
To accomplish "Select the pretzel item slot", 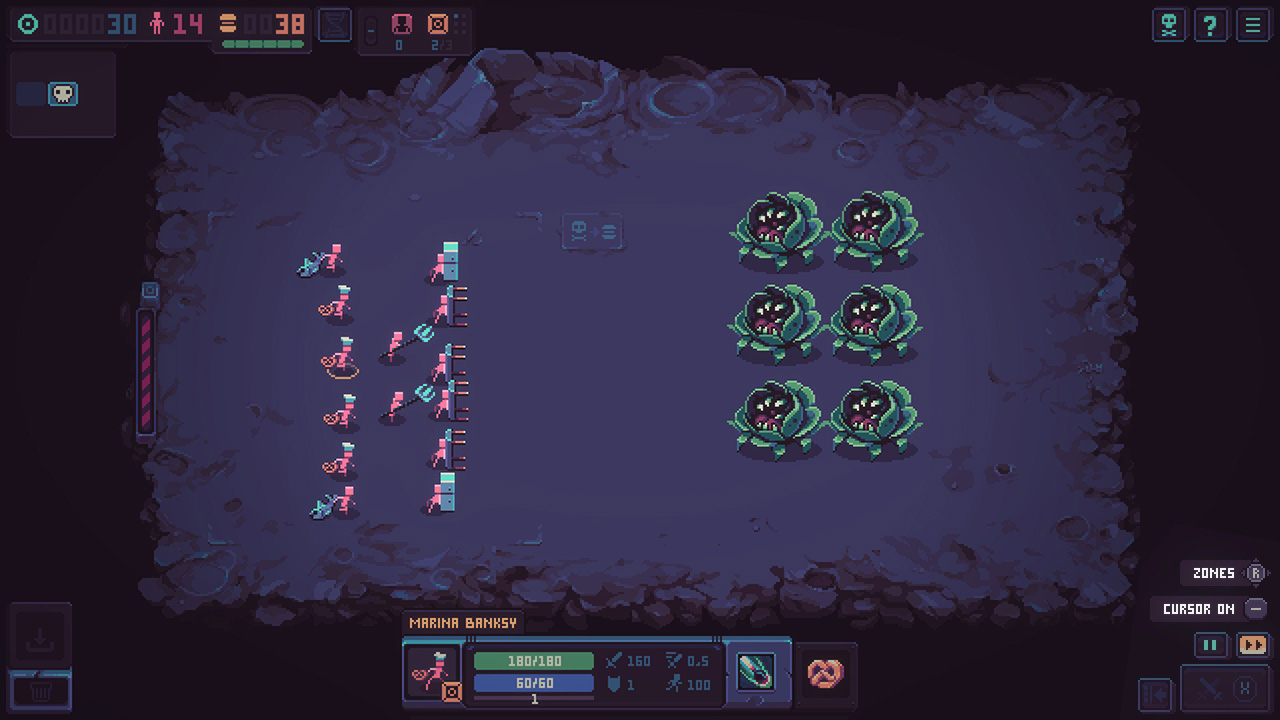I will 826,672.
